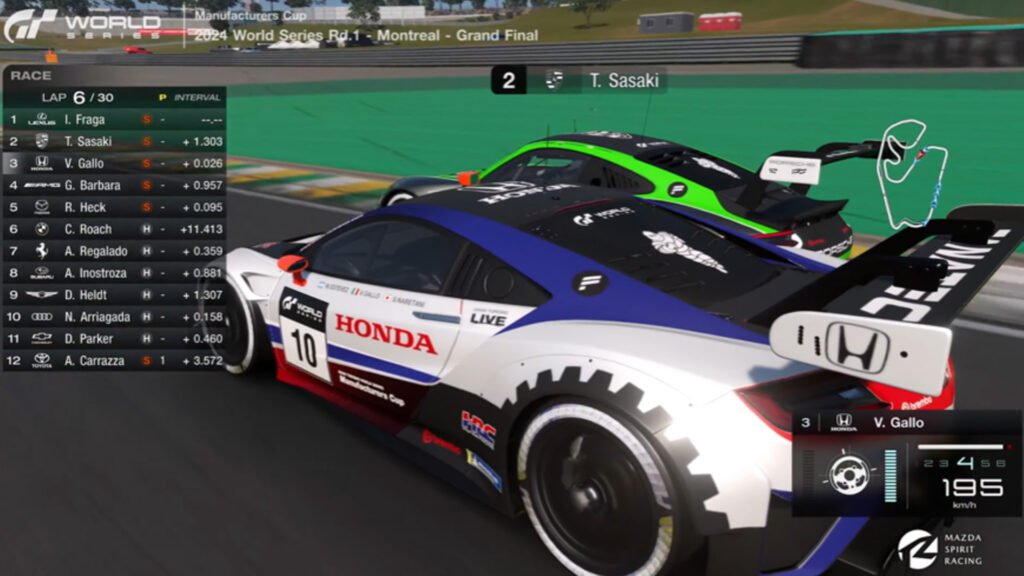Choose T. Sasaki in the standings list
Image resolution: width=1024 pixels, height=576 pixels.
(114, 141)
